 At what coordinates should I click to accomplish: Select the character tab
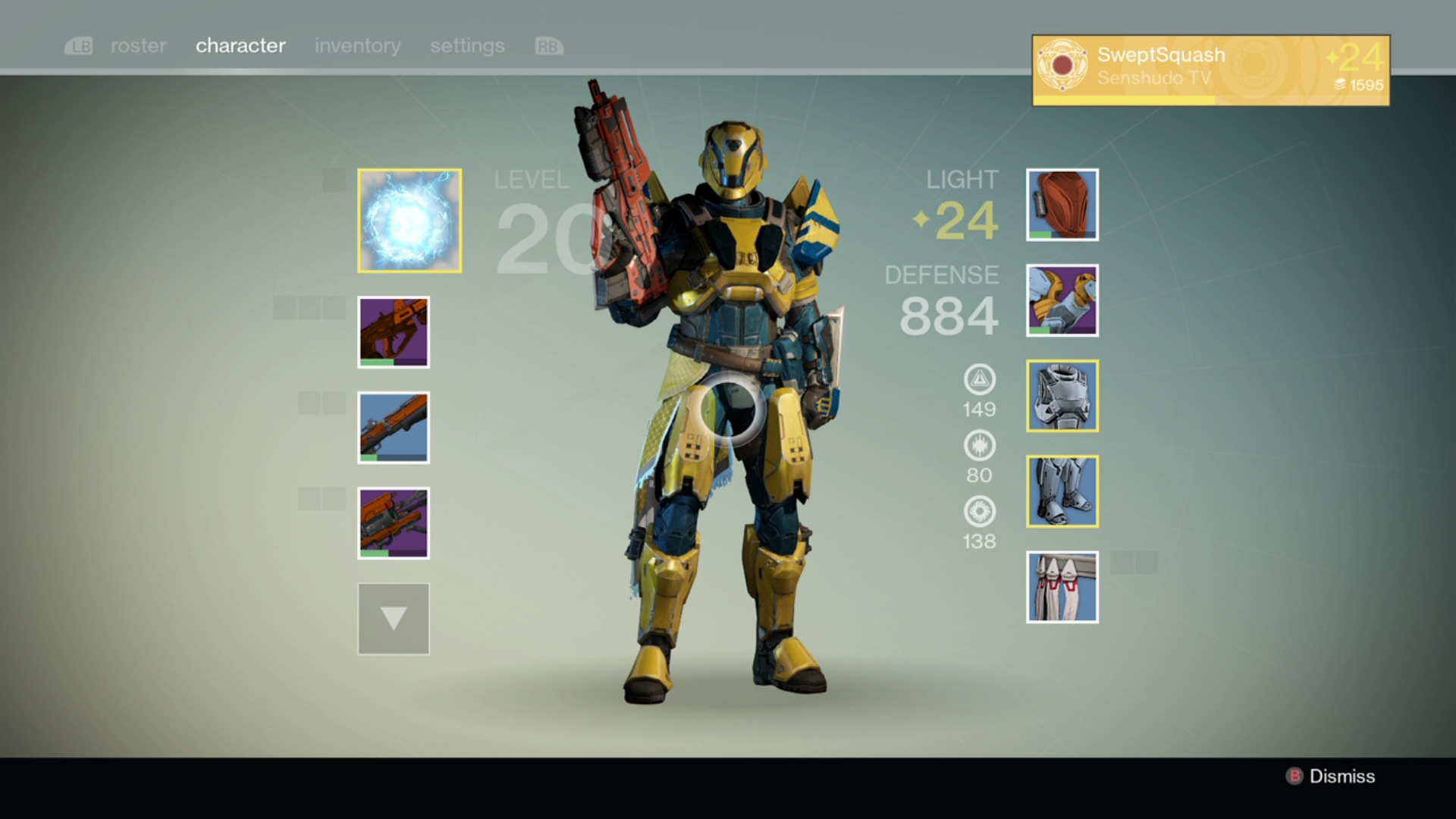[240, 46]
